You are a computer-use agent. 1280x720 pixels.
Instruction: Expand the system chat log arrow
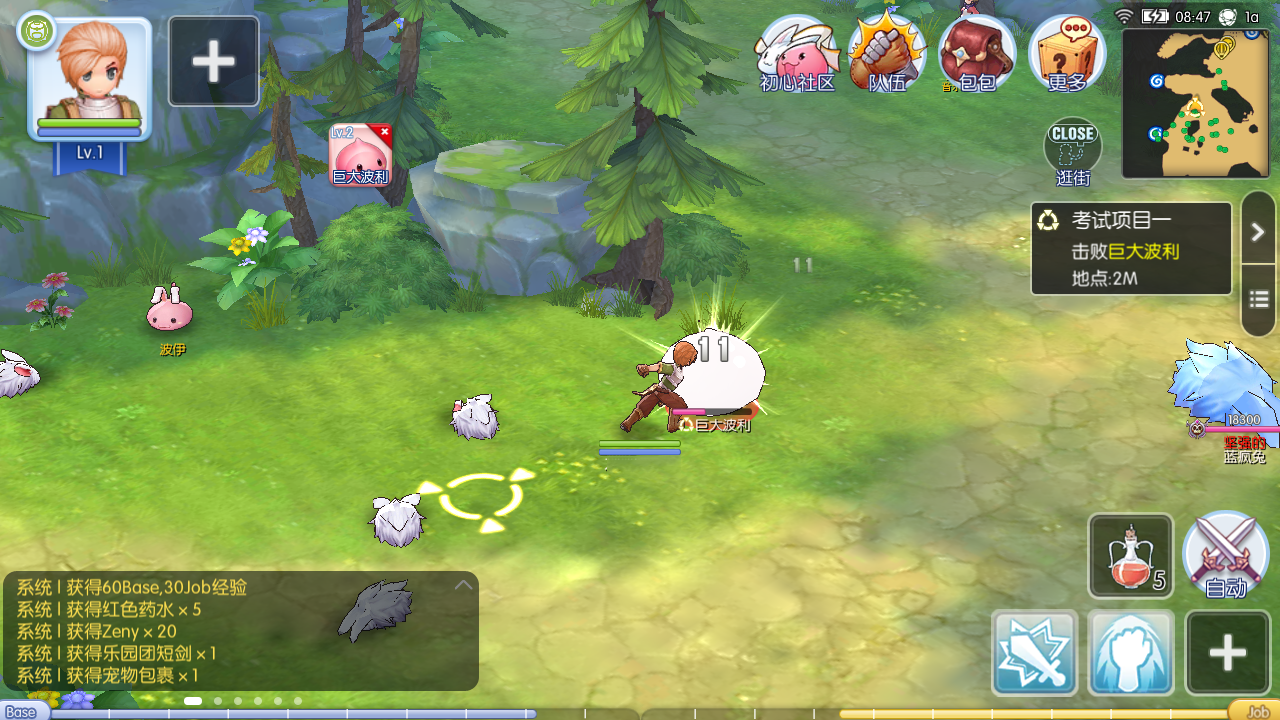[463, 585]
